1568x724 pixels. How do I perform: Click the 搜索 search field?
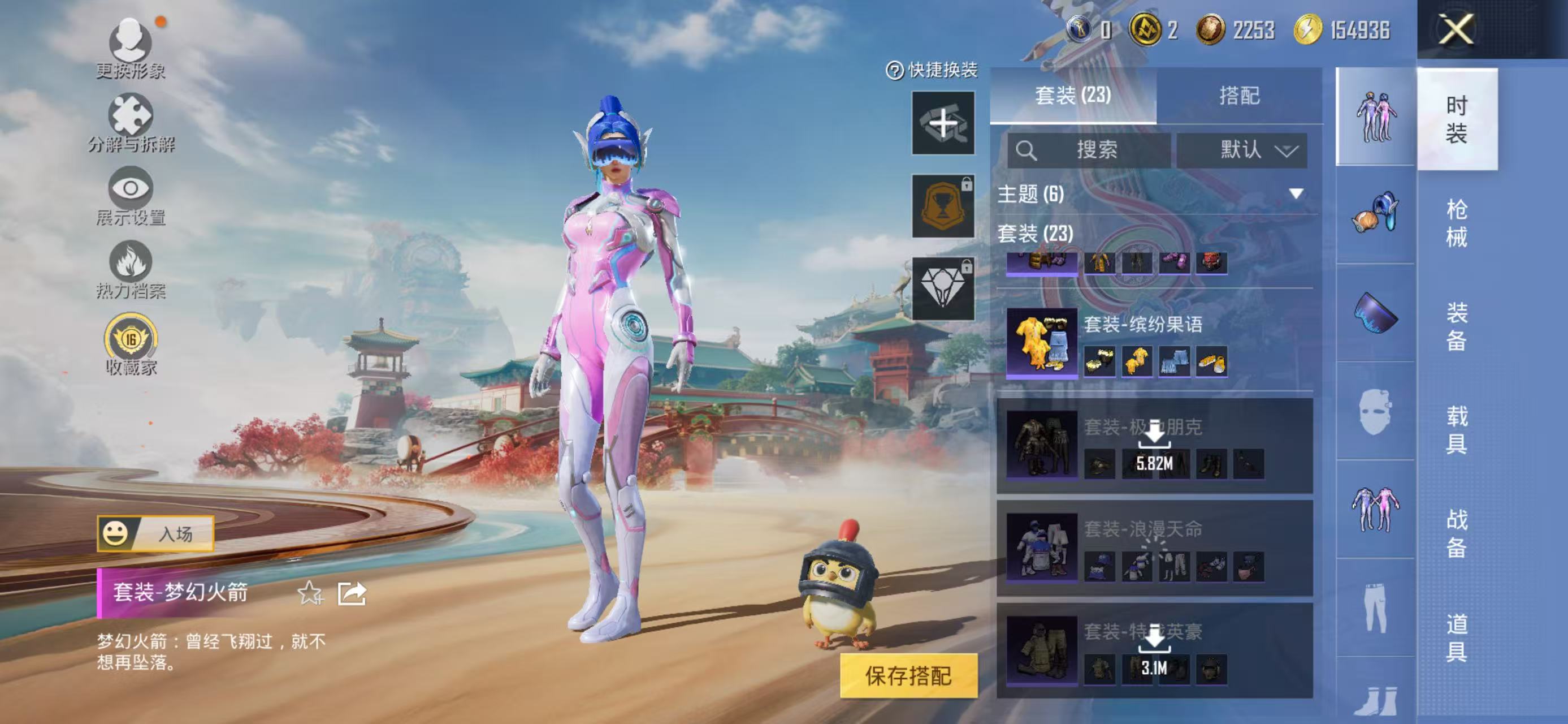[1089, 150]
